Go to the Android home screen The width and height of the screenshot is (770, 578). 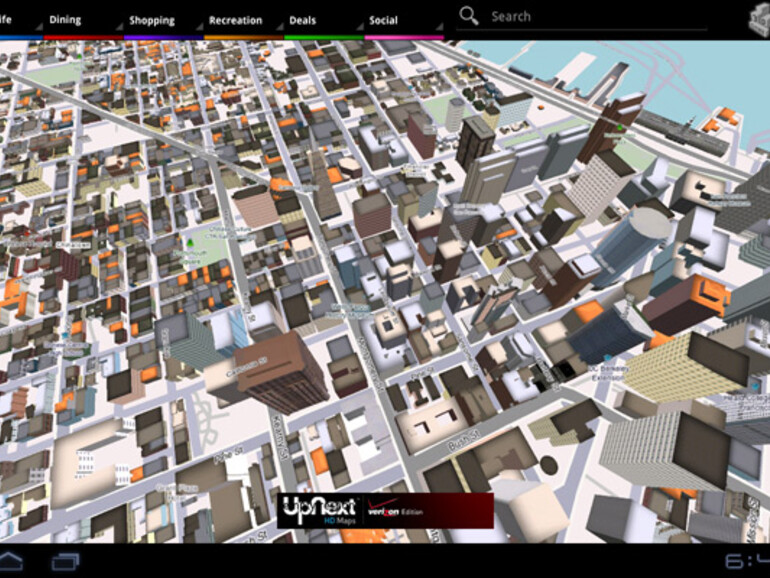click(11, 560)
